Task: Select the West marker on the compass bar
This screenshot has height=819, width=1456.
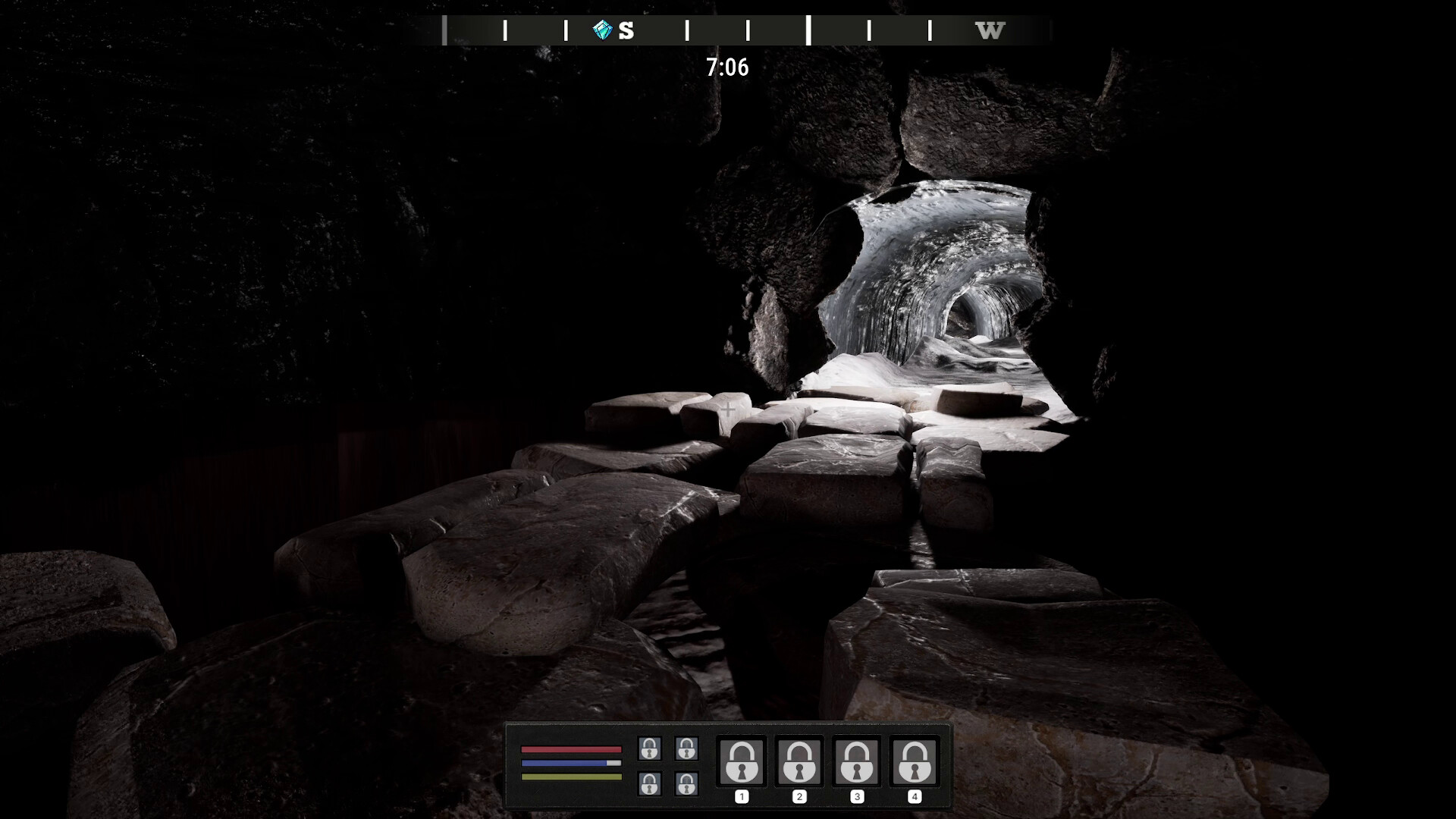Action: pos(990,31)
